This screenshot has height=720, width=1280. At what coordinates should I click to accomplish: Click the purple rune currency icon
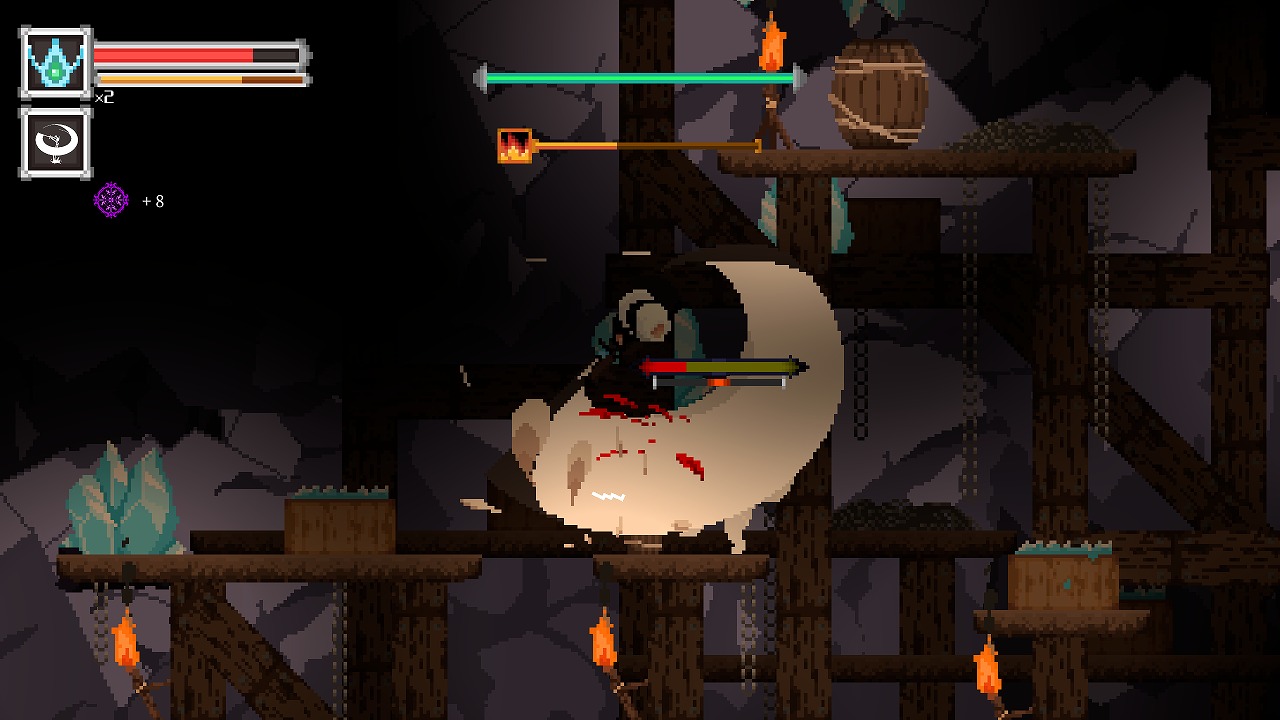click(111, 200)
